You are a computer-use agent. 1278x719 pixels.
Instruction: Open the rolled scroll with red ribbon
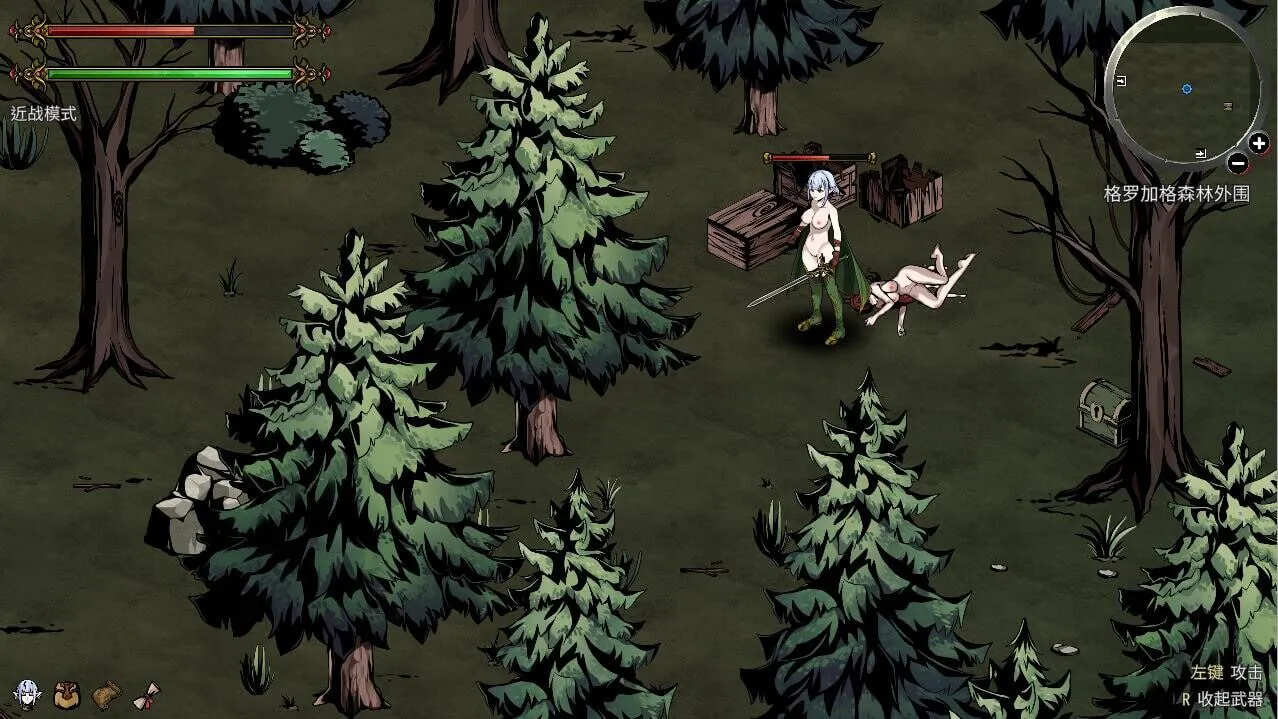click(x=147, y=694)
